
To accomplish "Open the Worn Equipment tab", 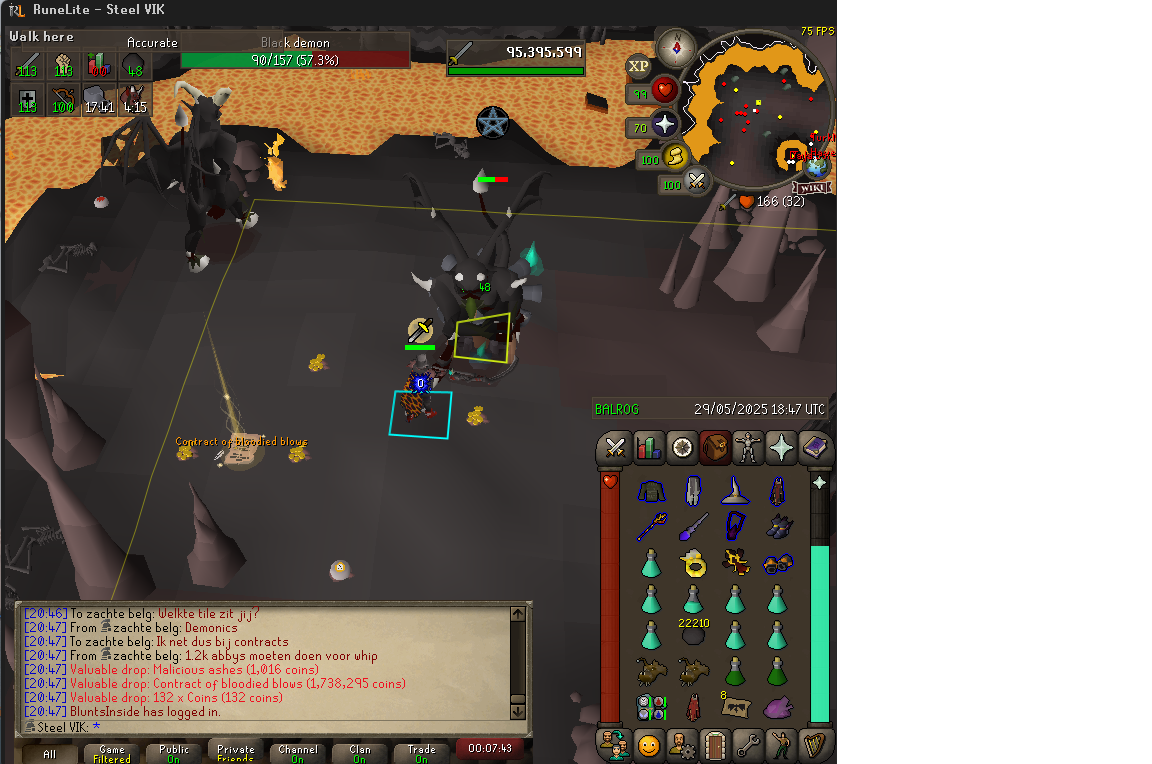I will [748, 448].
